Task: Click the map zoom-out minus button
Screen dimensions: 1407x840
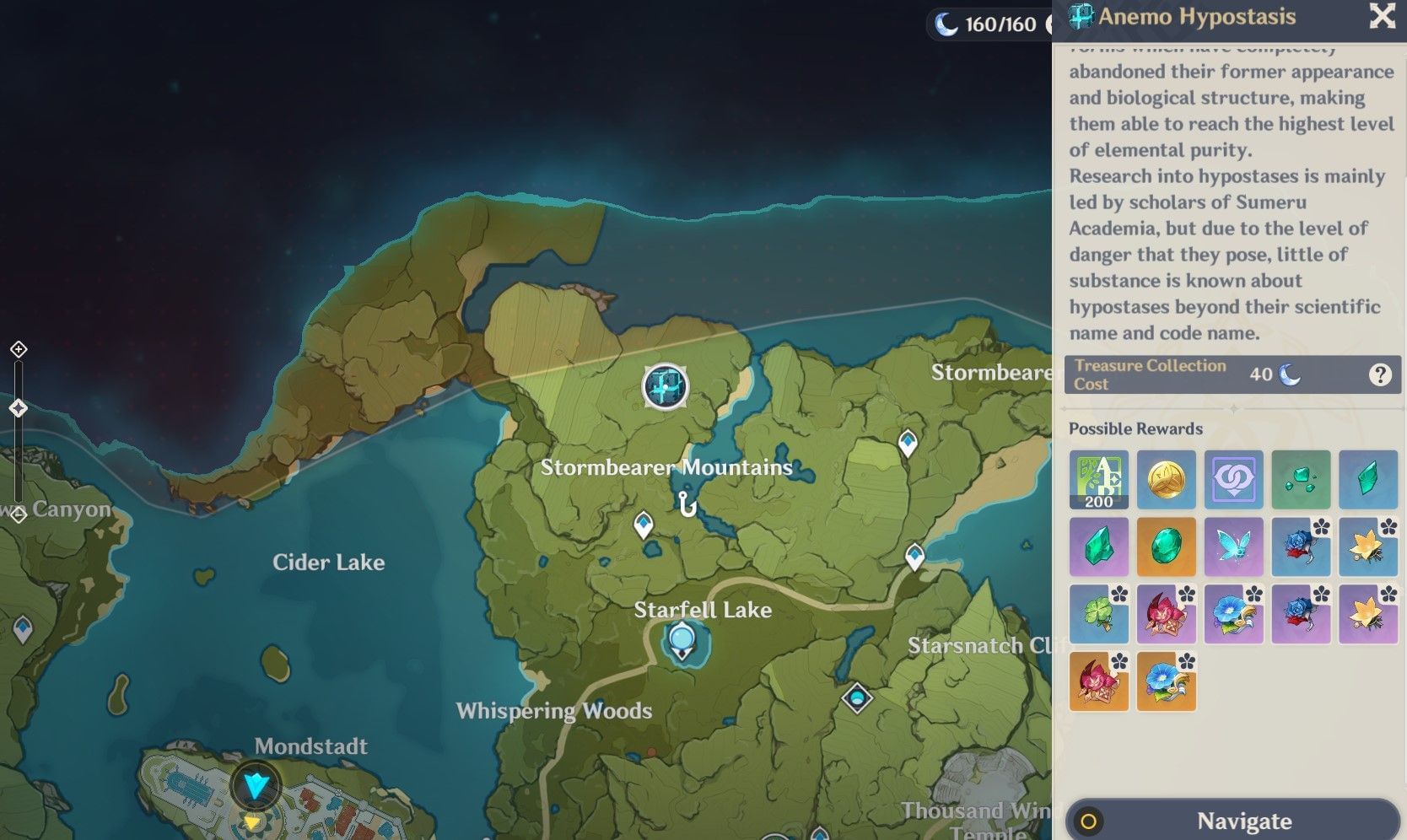Action: point(19,514)
